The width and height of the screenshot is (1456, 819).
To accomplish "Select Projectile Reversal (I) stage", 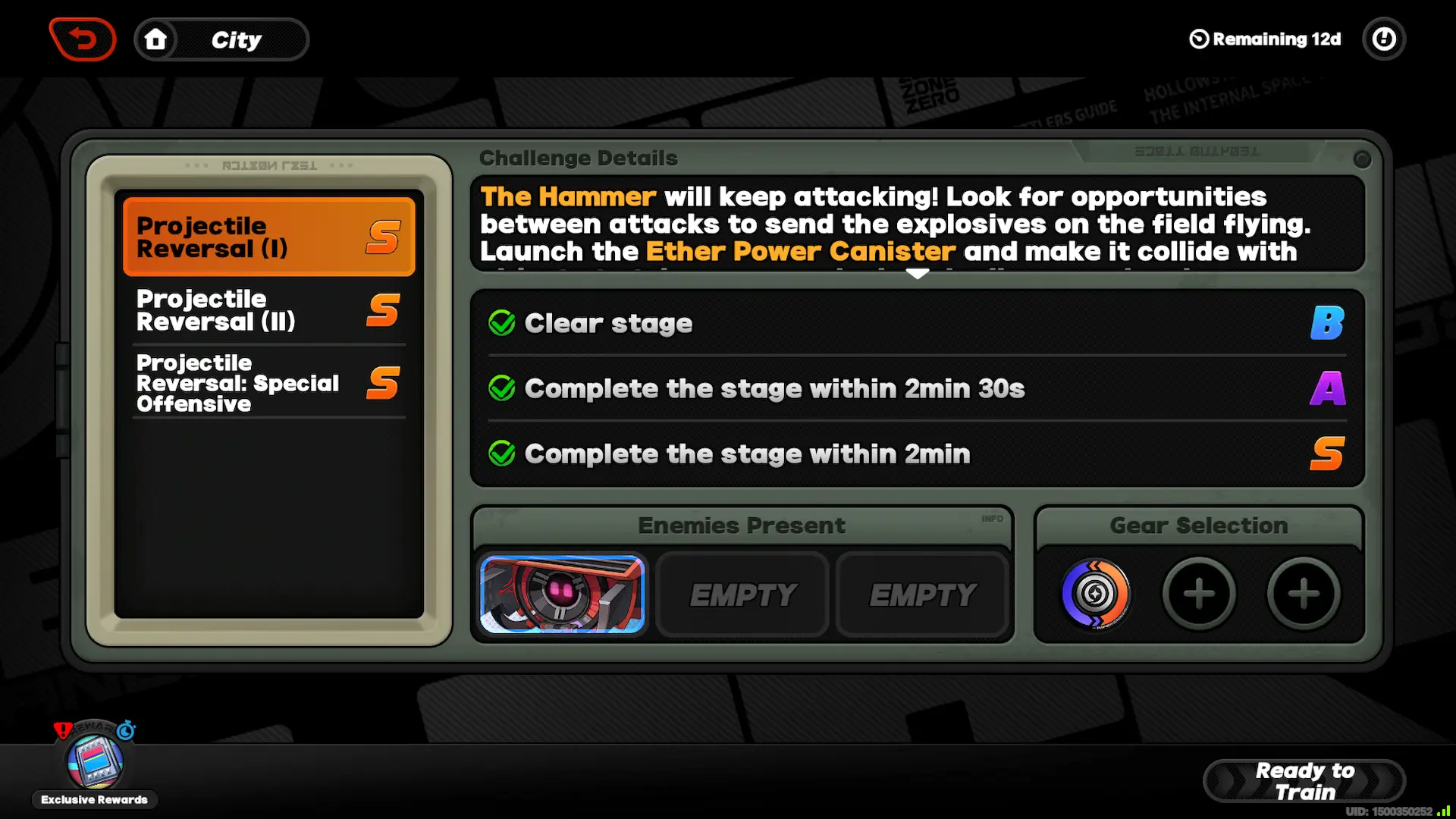I will [x=268, y=237].
